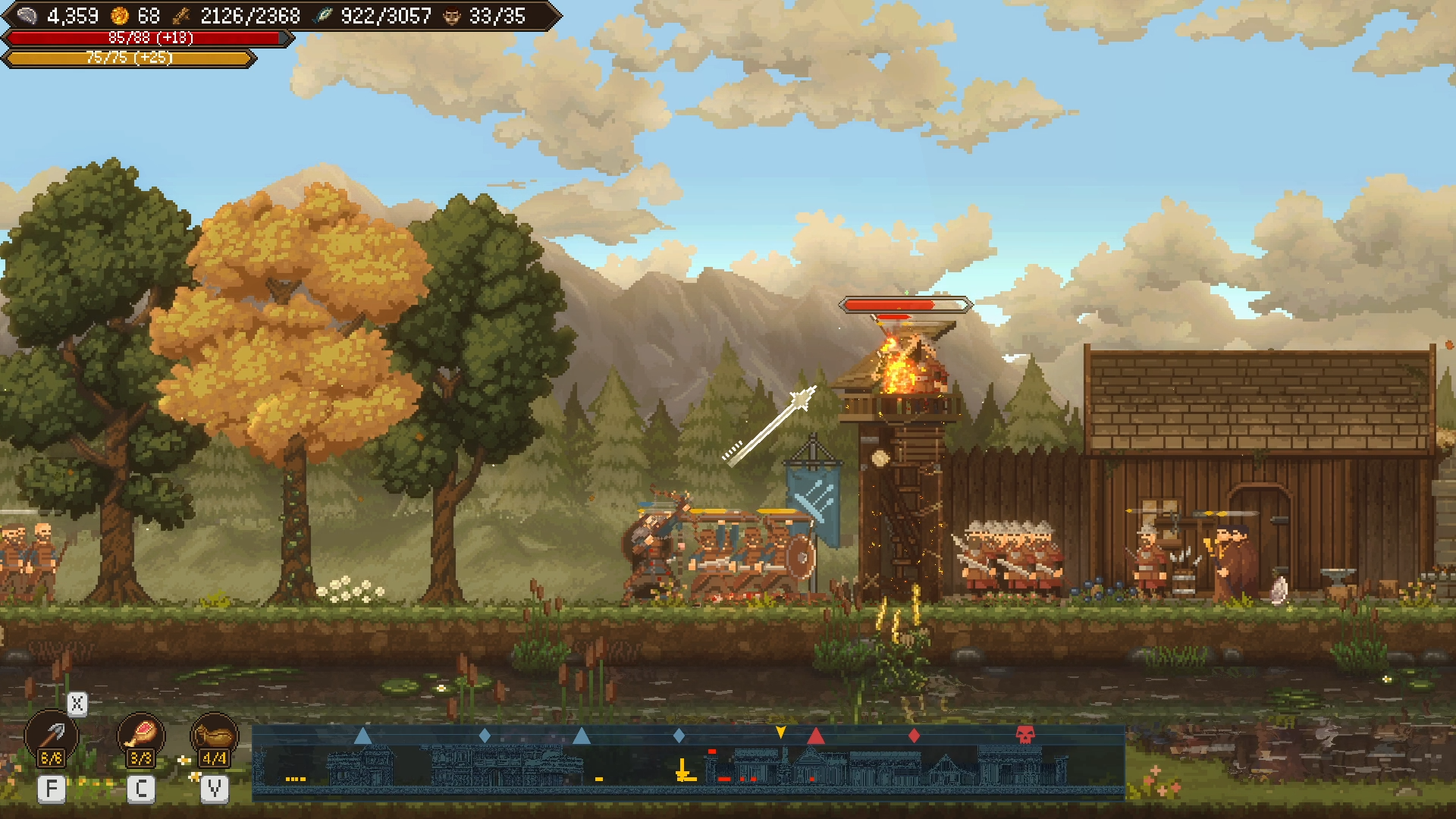
Task: Click the fish food resource icon
Action: pos(324,16)
